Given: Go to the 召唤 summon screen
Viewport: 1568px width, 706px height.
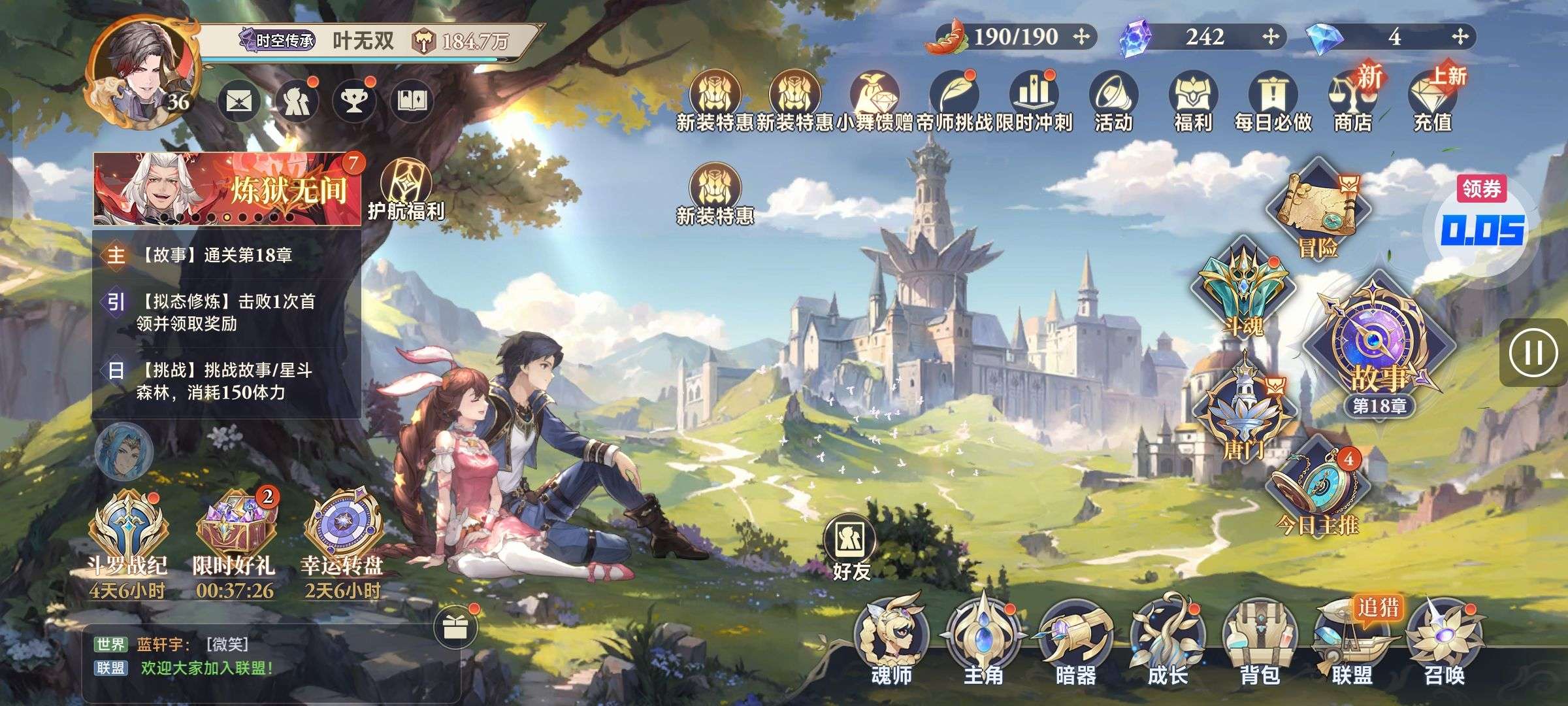Looking at the screenshot, I should [x=1444, y=641].
